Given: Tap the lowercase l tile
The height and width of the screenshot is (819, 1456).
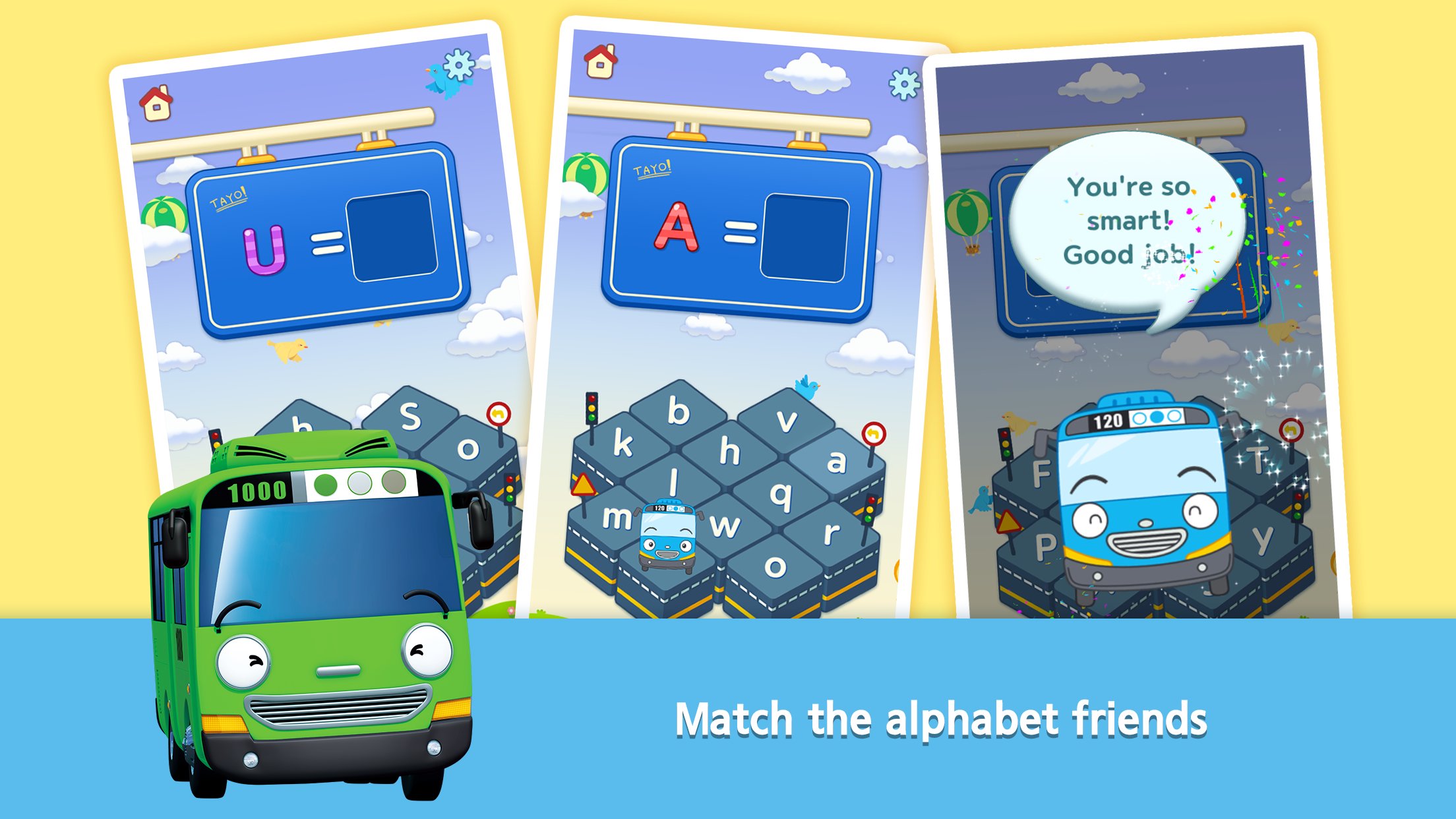Looking at the screenshot, I should [673, 482].
